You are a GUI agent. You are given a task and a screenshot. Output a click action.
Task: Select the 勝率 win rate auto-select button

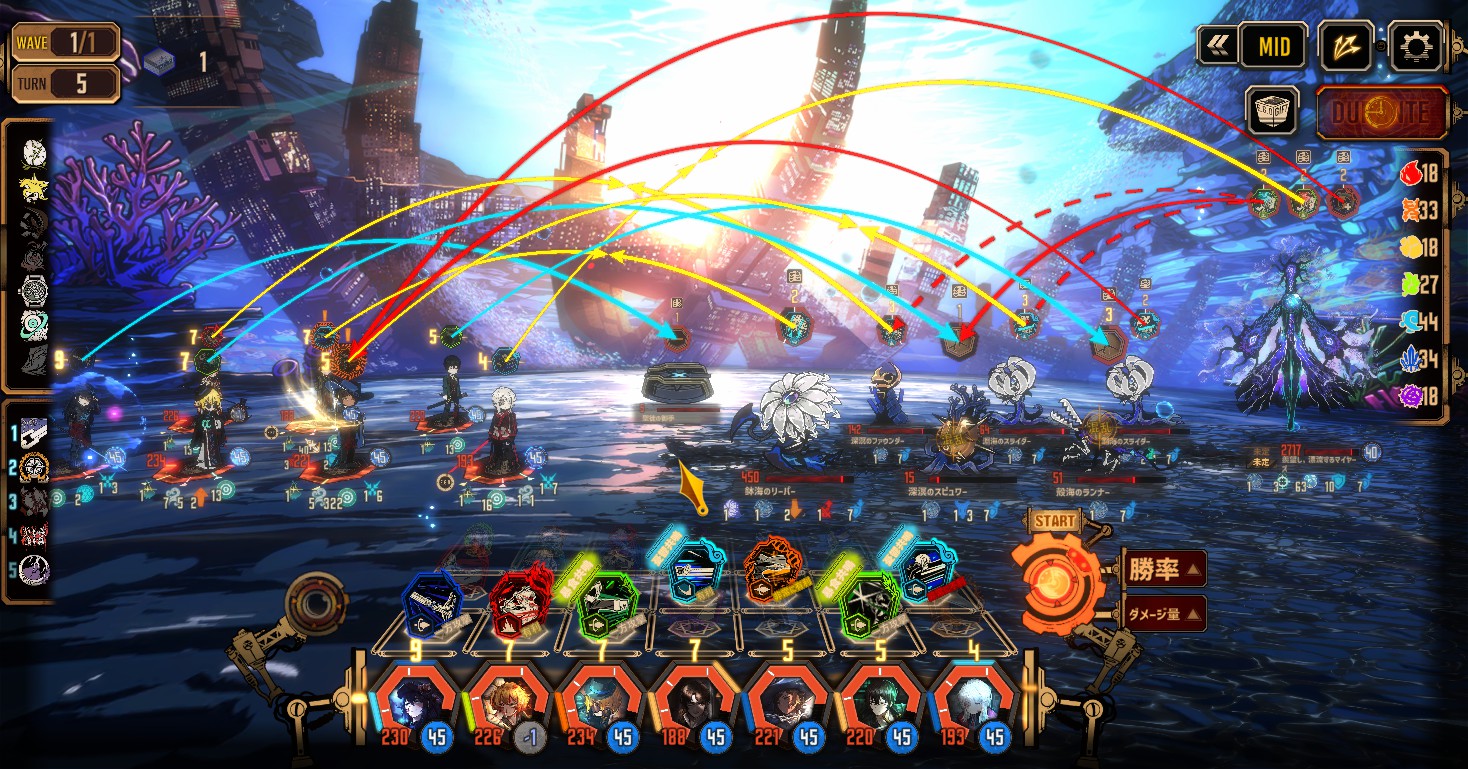click(x=1163, y=569)
